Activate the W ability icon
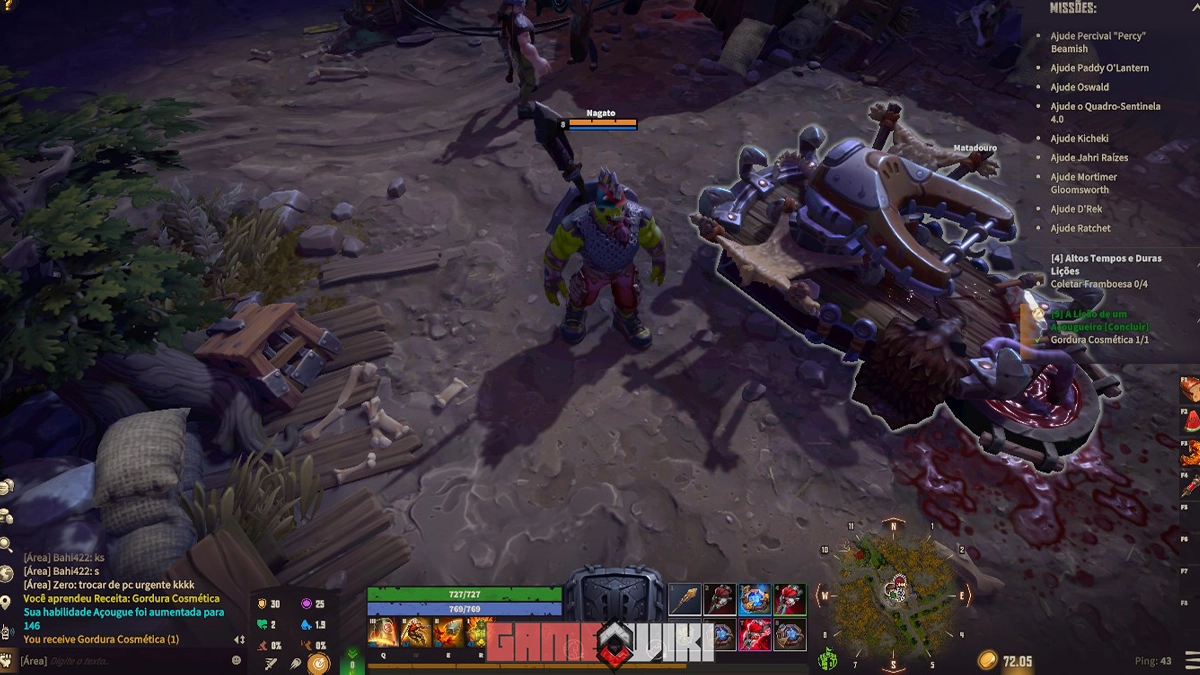 [416, 632]
